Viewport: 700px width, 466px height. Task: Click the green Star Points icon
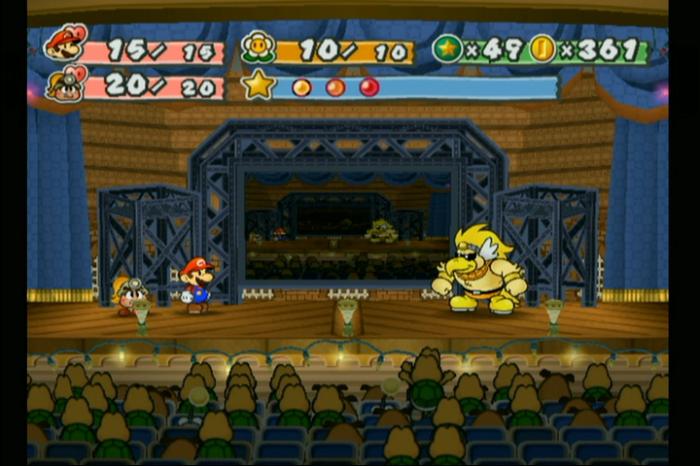[447, 48]
